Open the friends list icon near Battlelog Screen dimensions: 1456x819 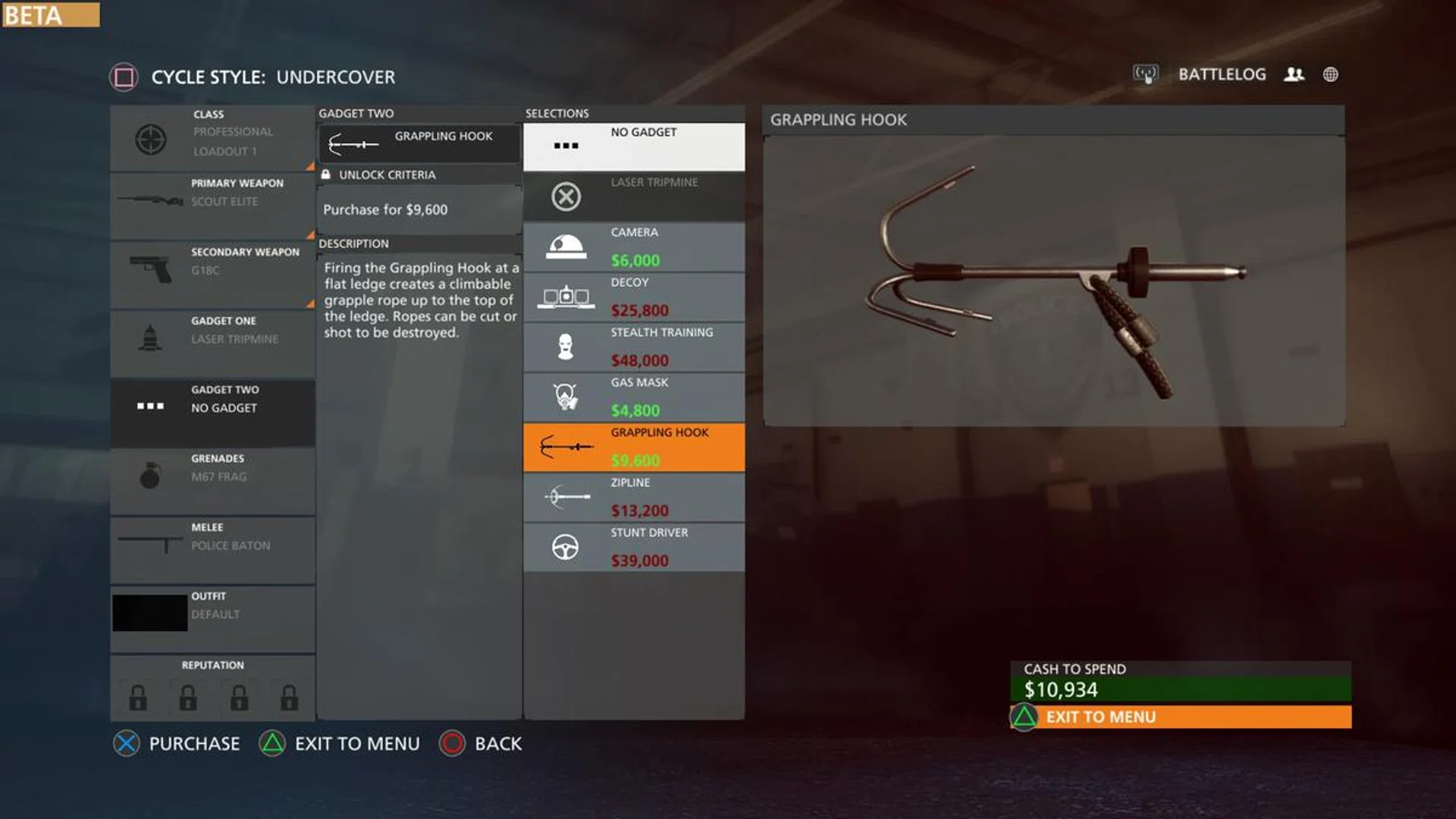(x=1294, y=74)
